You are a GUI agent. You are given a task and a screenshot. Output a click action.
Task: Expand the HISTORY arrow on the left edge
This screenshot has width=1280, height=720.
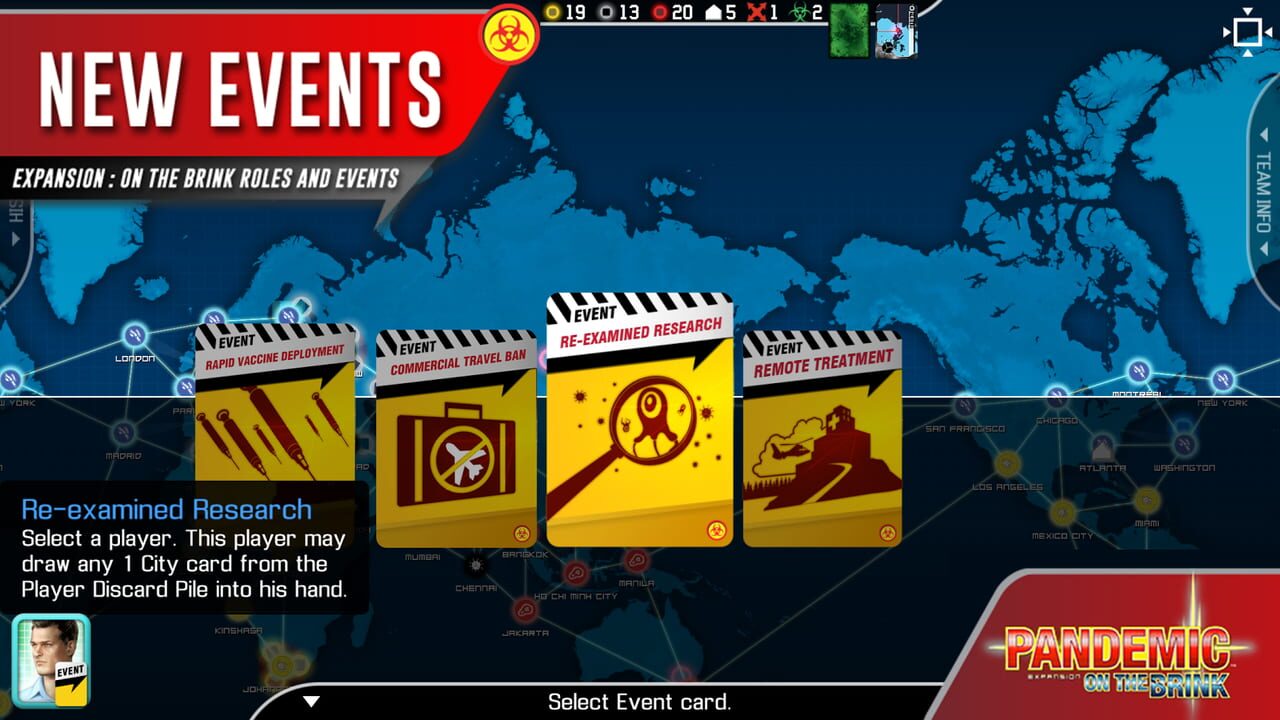coord(14,238)
